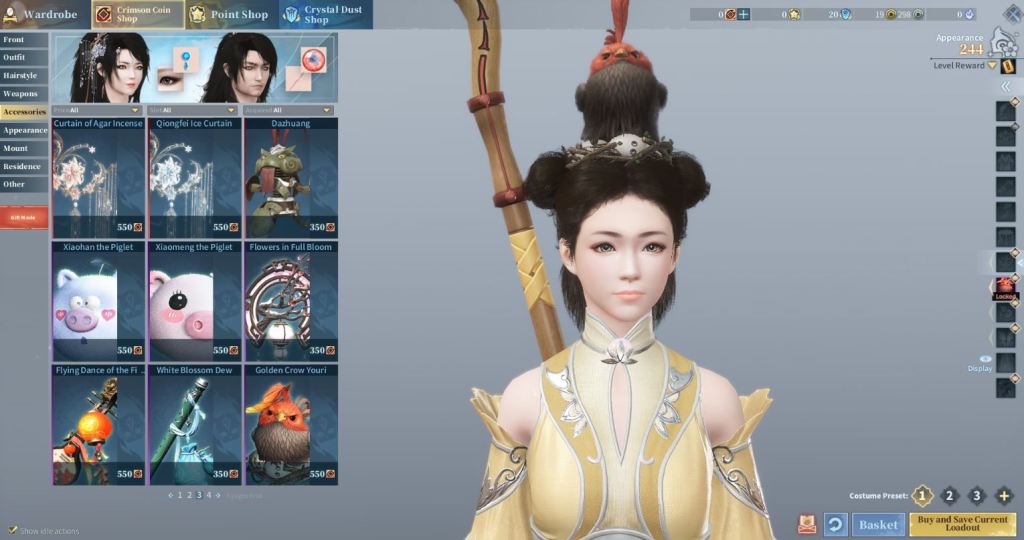Select the Curtain of Agar Incense item
The height and width of the screenshot is (540, 1024).
pos(98,178)
